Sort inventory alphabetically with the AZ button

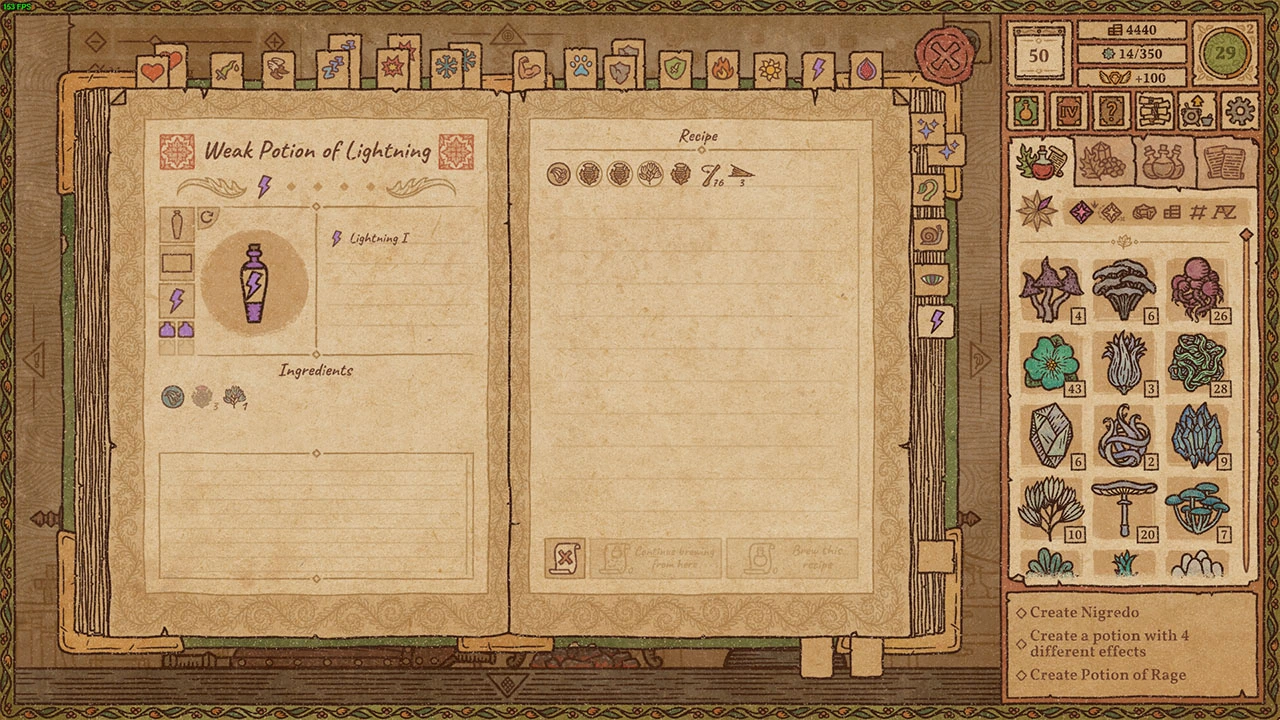(x=1224, y=212)
